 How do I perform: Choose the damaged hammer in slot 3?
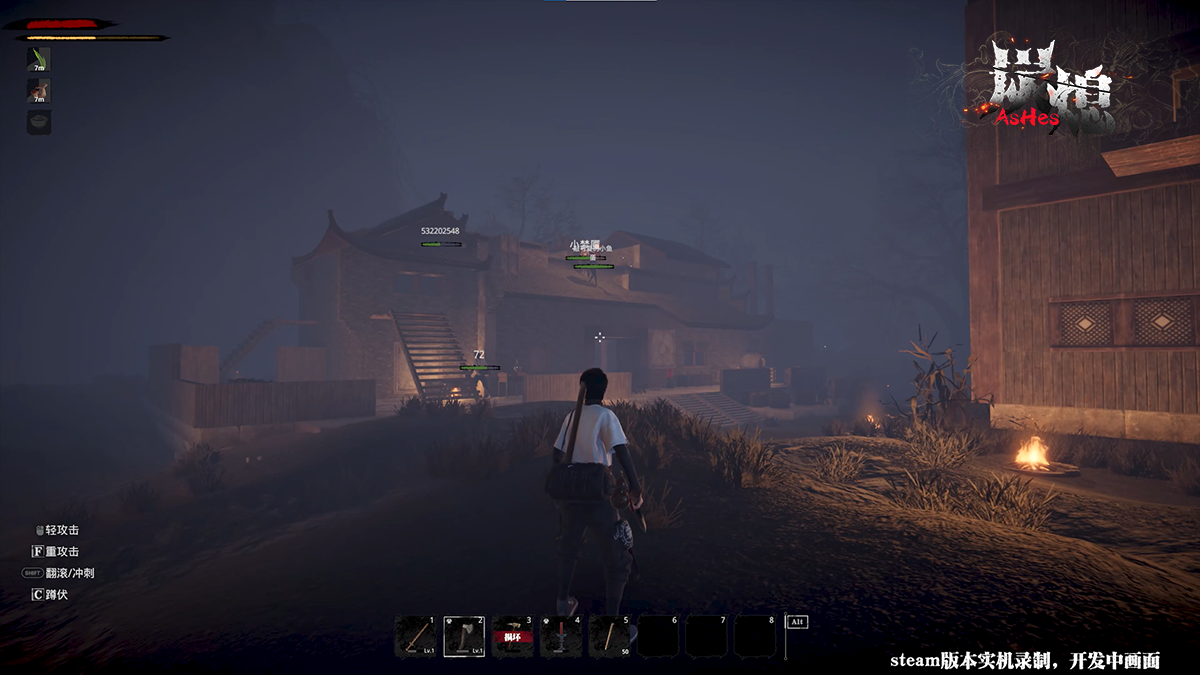pyautogui.click(x=512, y=636)
